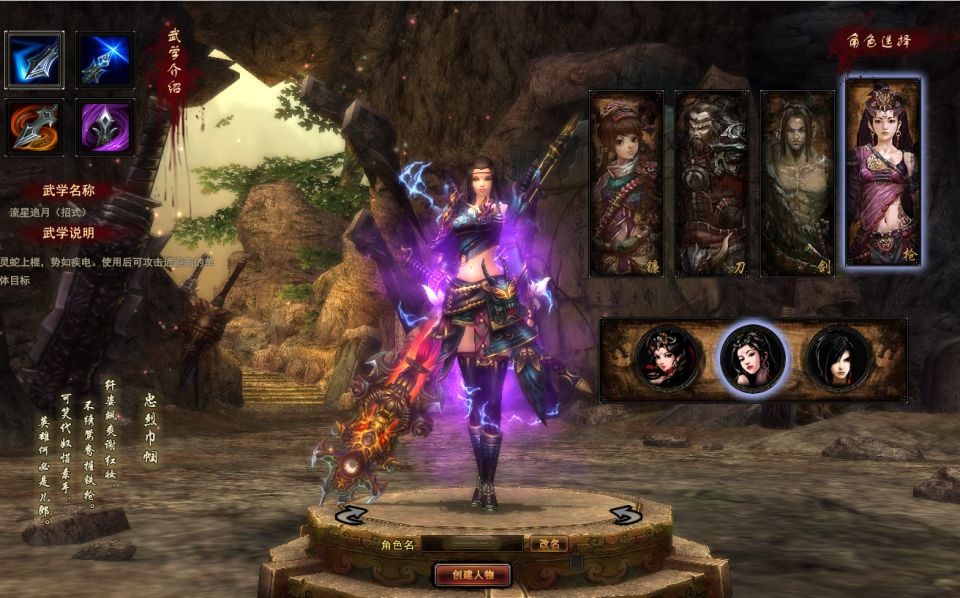Show the blue starburst spear skill

click(x=105, y=60)
